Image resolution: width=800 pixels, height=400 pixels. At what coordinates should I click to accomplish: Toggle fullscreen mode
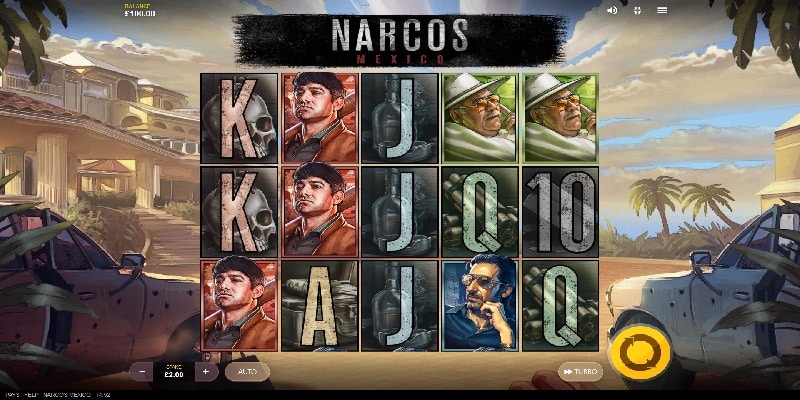pos(637,10)
